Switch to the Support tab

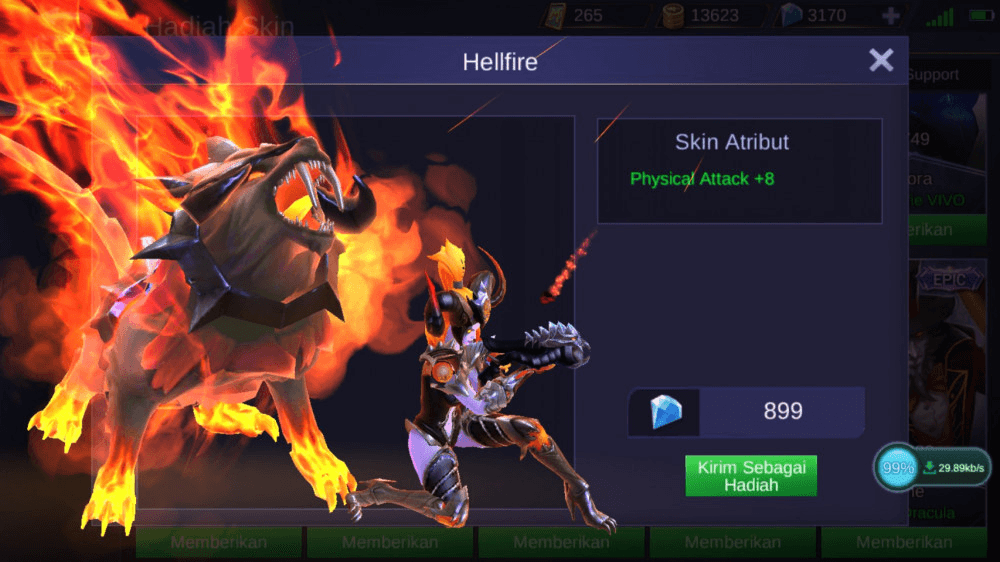[x=933, y=75]
